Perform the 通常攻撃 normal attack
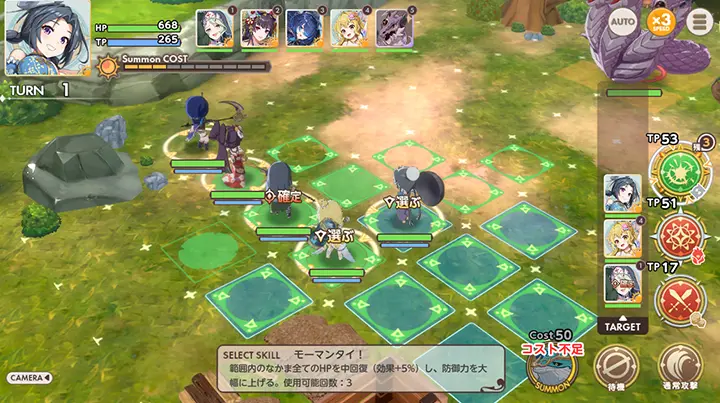Viewport: 720px width, 403px height. click(679, 368)
